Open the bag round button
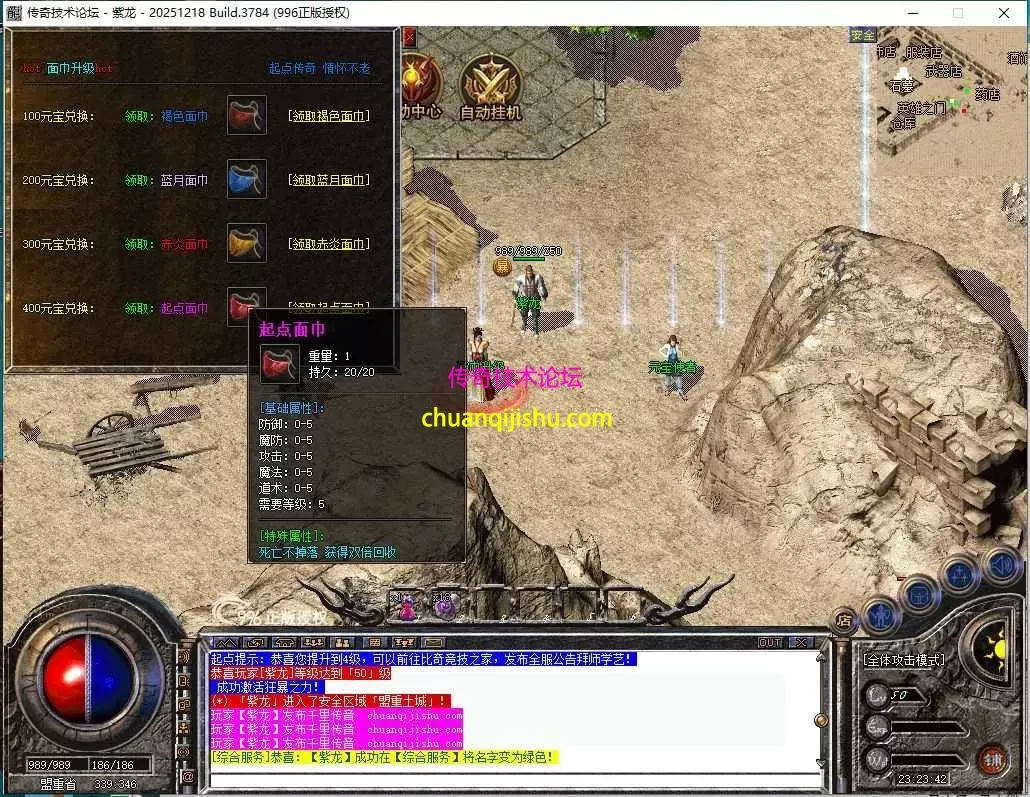Screen dimensions: 1030x797 [919, 593]
